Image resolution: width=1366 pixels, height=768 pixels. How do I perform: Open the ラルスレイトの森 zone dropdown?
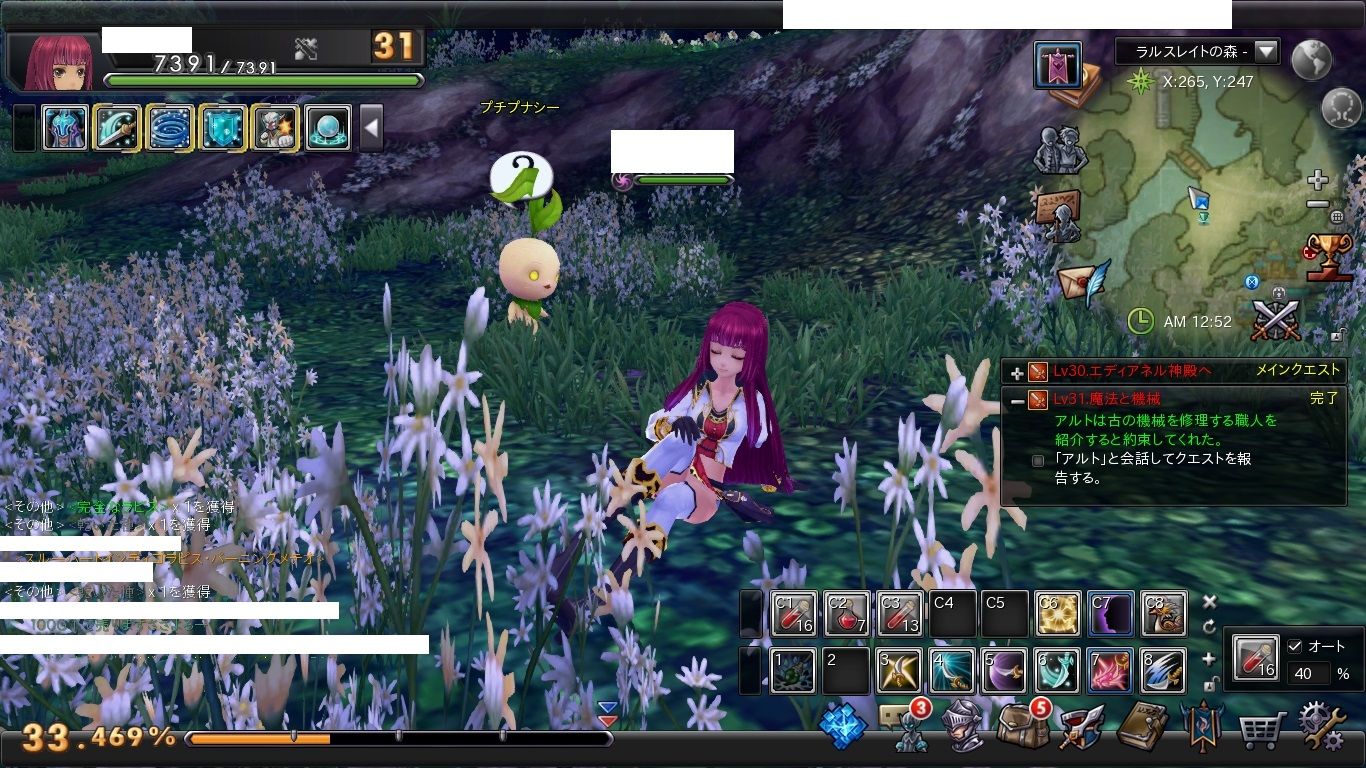coord(1266,51)
